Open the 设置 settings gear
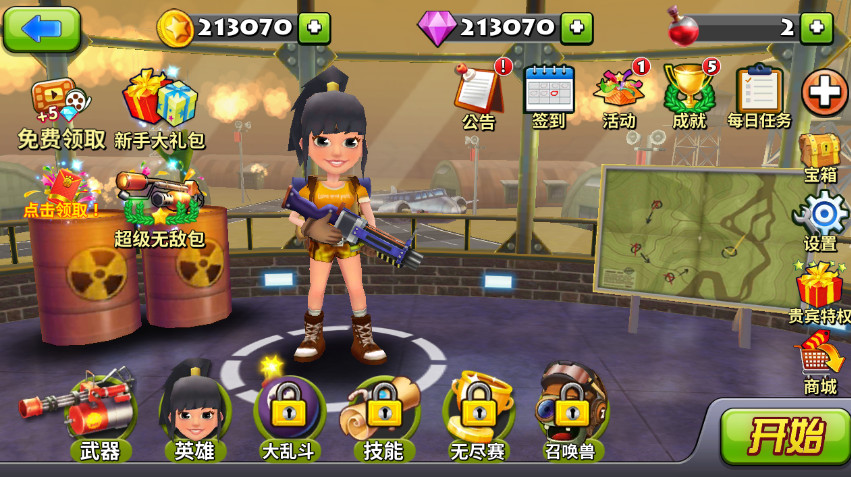This screenshot has width=851, height=477. click(x=821, y=217)
